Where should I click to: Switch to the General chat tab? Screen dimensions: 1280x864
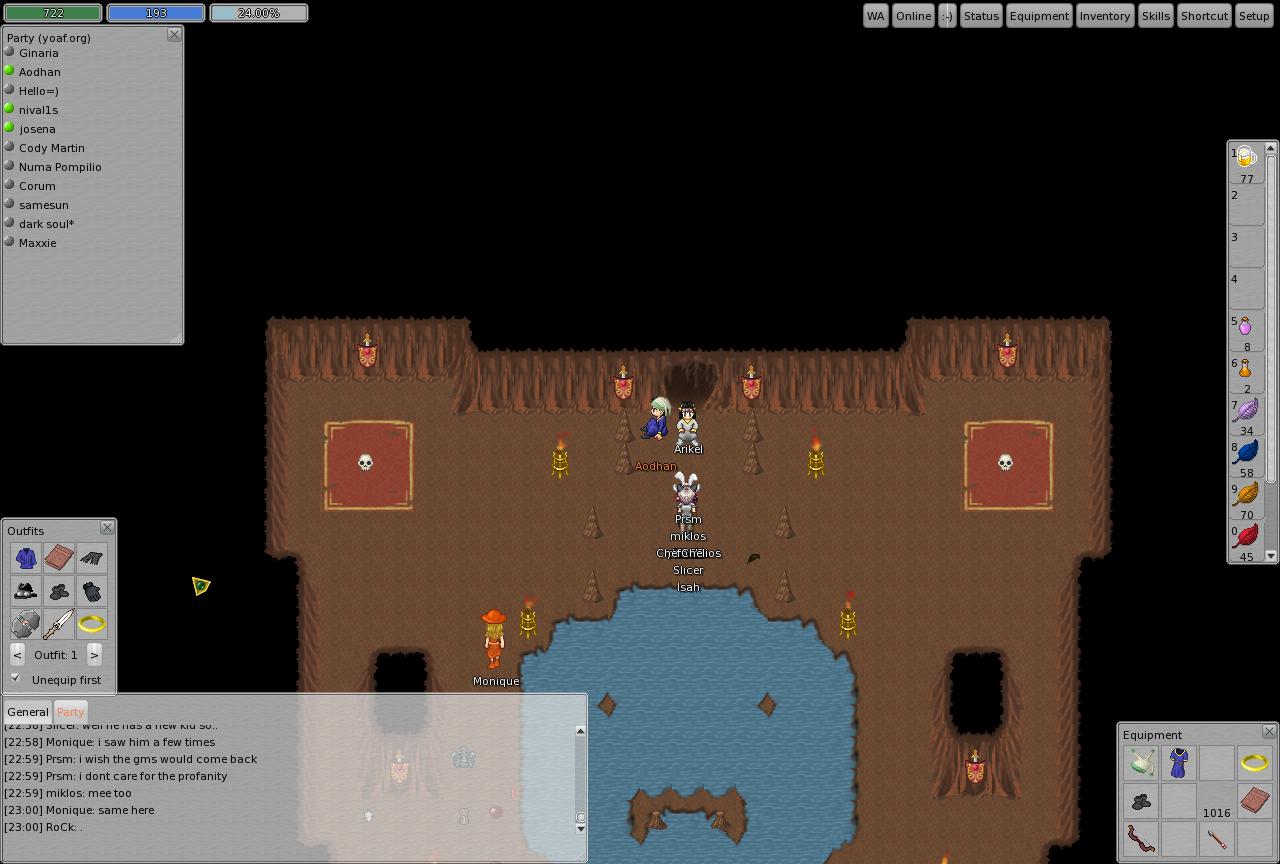coord(27,711)
